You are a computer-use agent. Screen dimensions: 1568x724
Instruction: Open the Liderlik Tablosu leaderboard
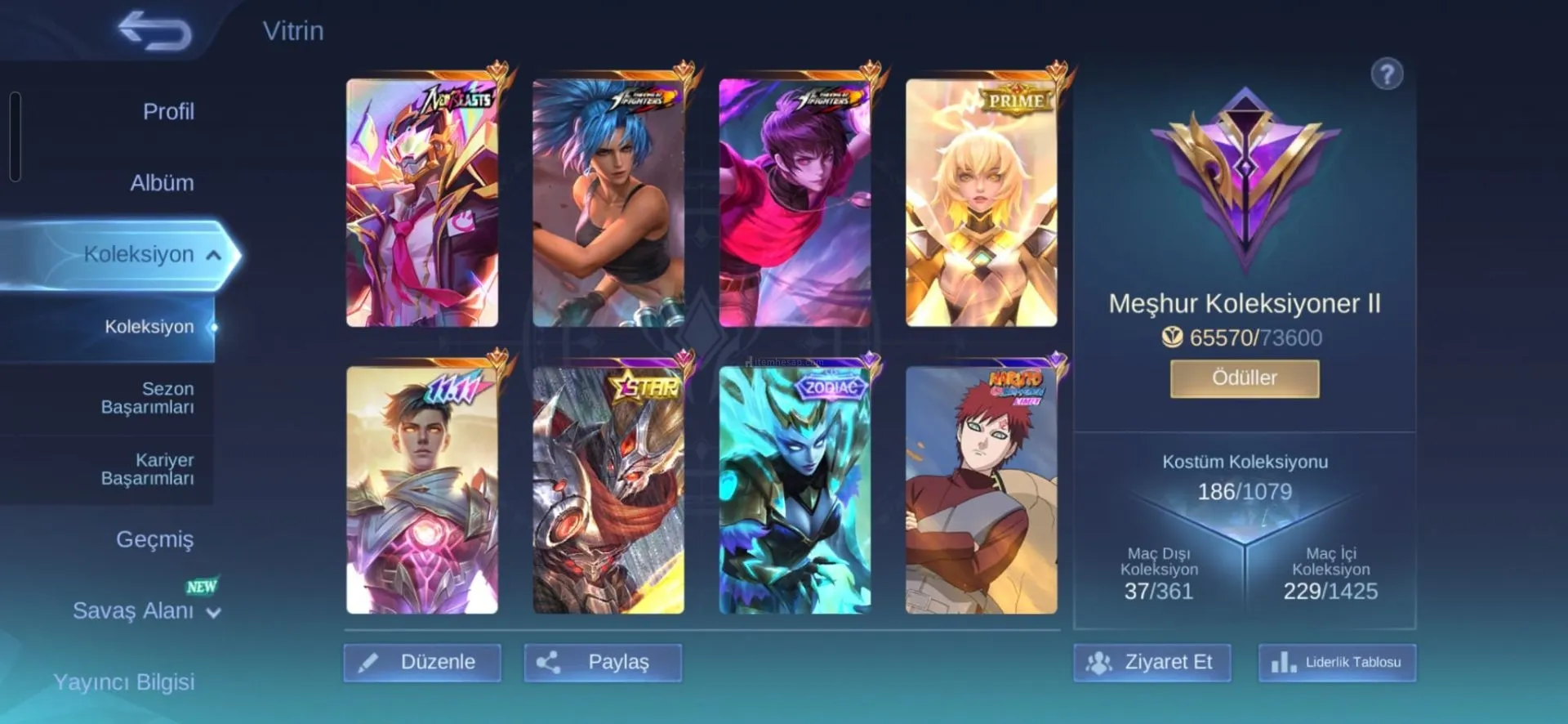click(x=1337, y=662)
